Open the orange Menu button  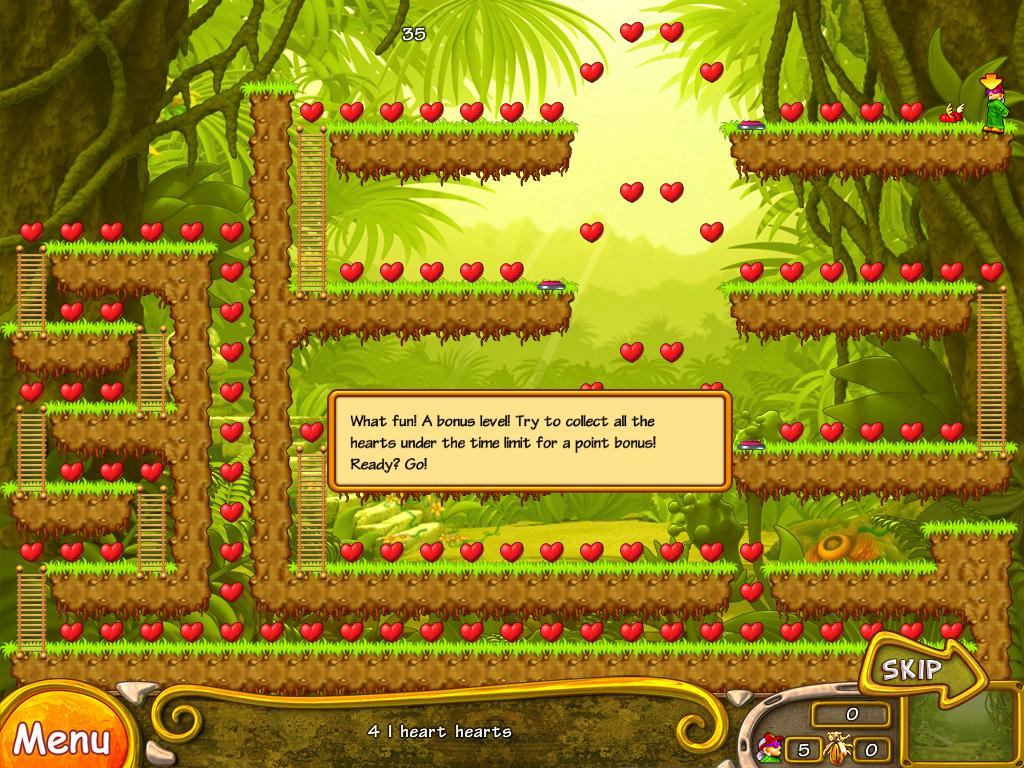point(60,738)
